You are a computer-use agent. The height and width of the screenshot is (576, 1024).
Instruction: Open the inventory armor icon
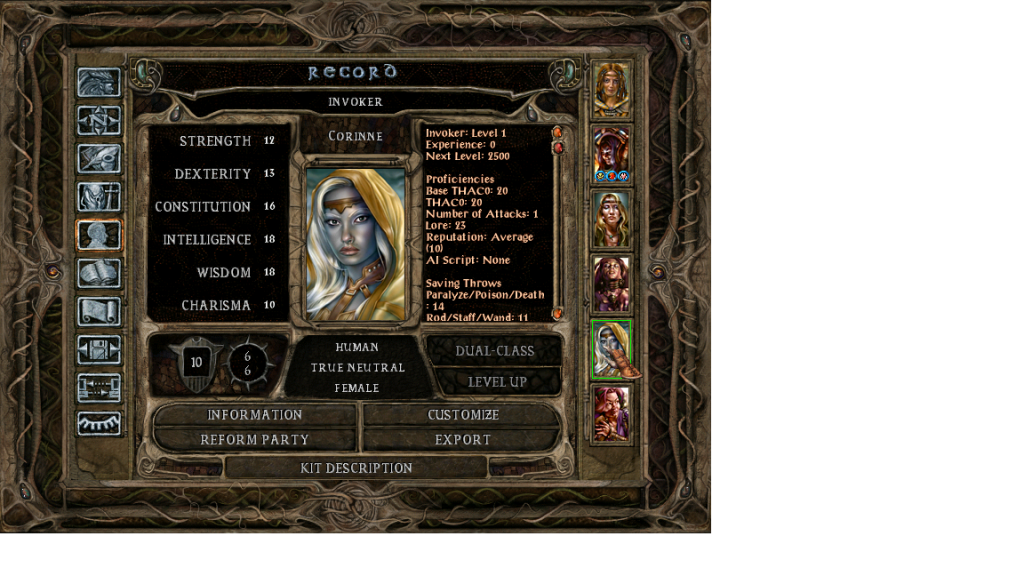click(99, 197)
